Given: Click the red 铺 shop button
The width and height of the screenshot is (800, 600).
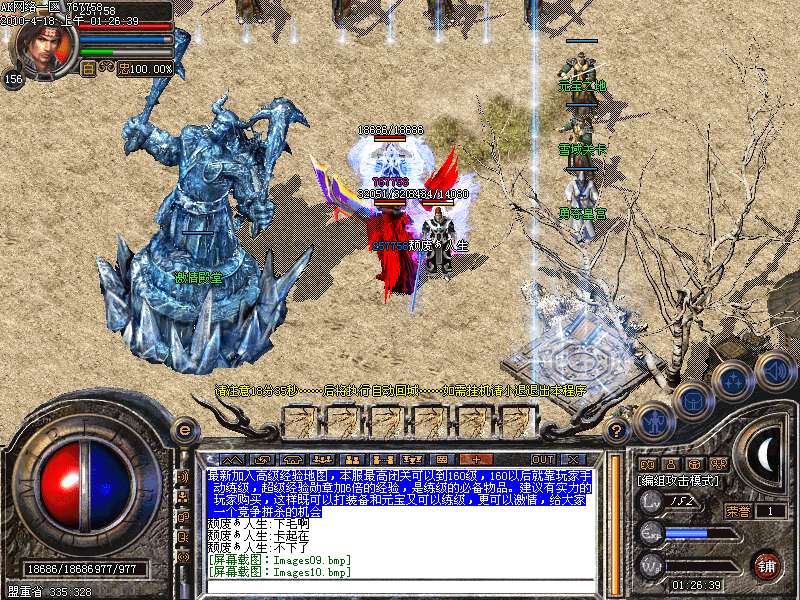Looking at the screenshot, I should (x=767, y=565).
